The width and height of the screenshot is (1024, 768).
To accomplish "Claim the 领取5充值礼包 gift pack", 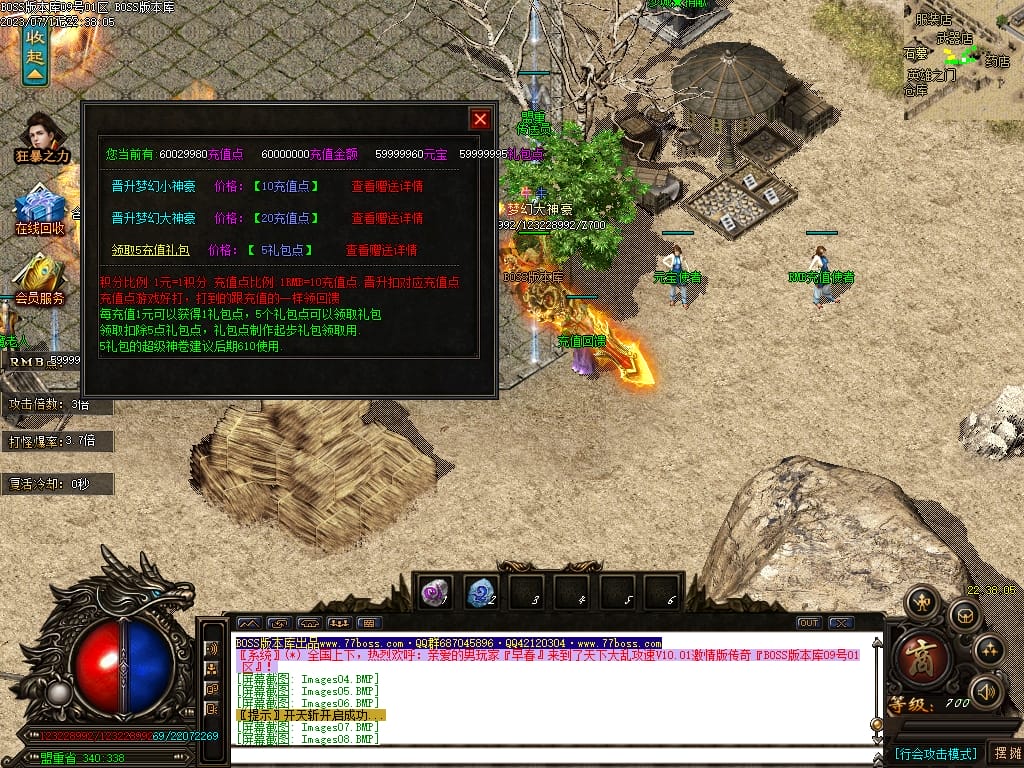I will coord(150,250).
